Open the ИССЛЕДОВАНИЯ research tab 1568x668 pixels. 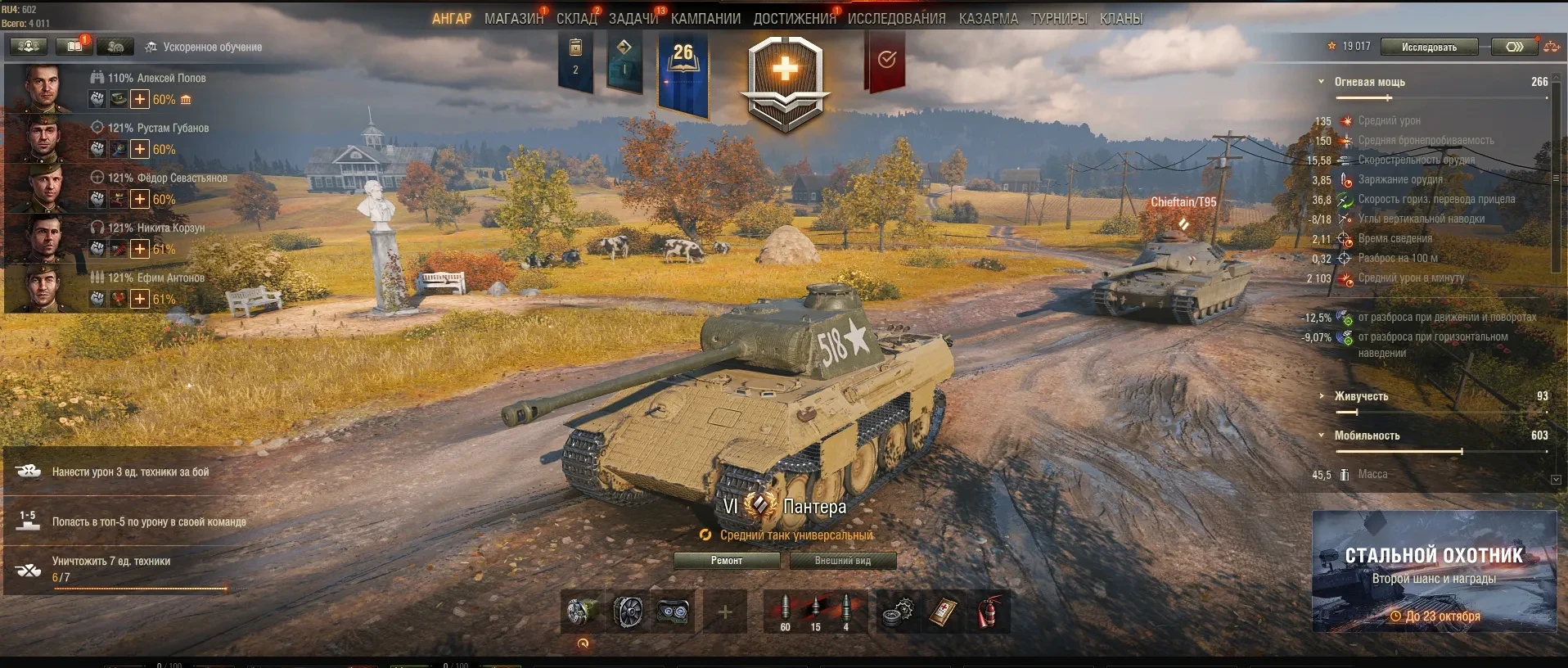(896, 19)
